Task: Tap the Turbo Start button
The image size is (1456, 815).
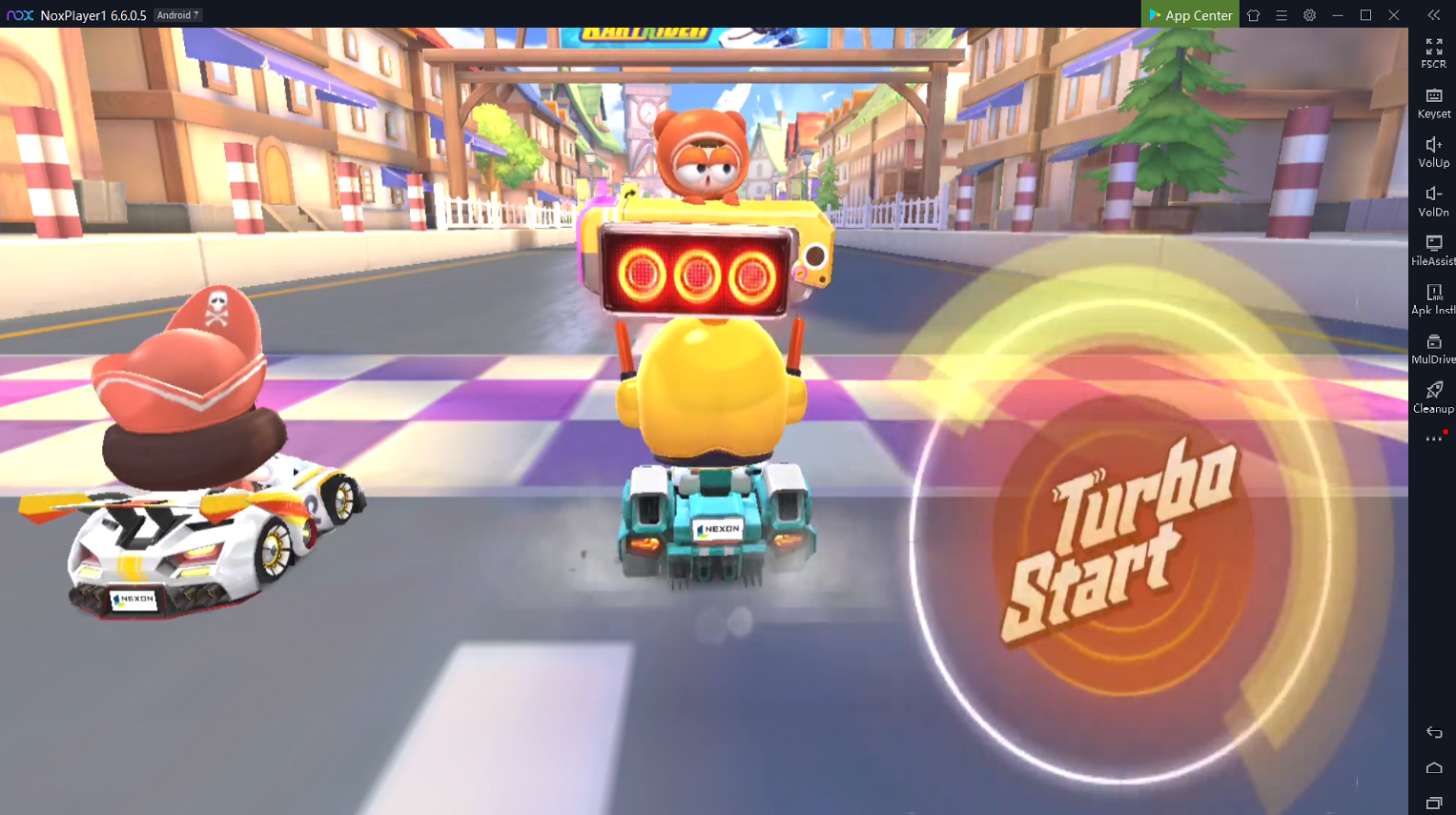Action: (x=1123, y=540)
